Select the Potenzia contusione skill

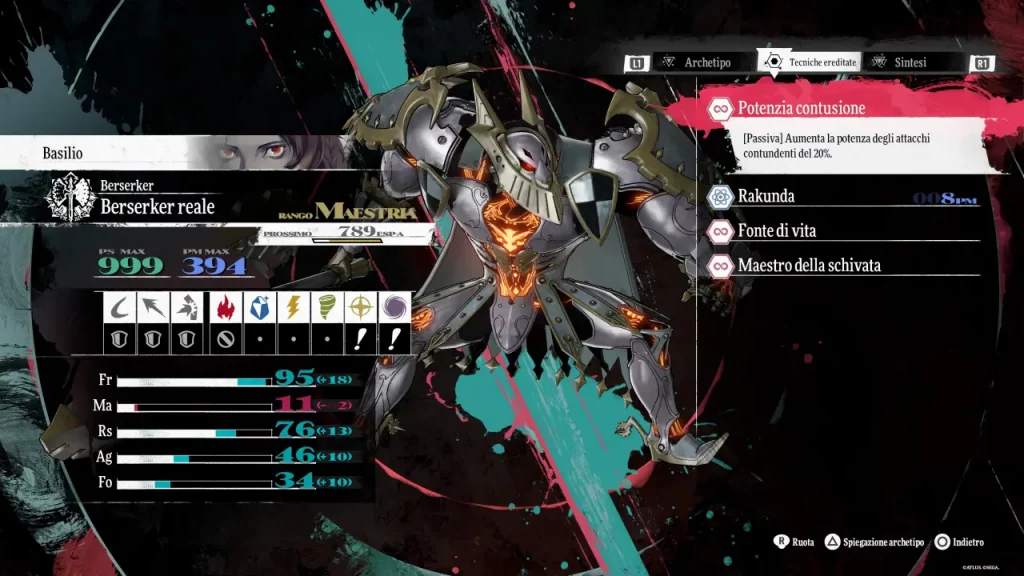click(800, 108)
